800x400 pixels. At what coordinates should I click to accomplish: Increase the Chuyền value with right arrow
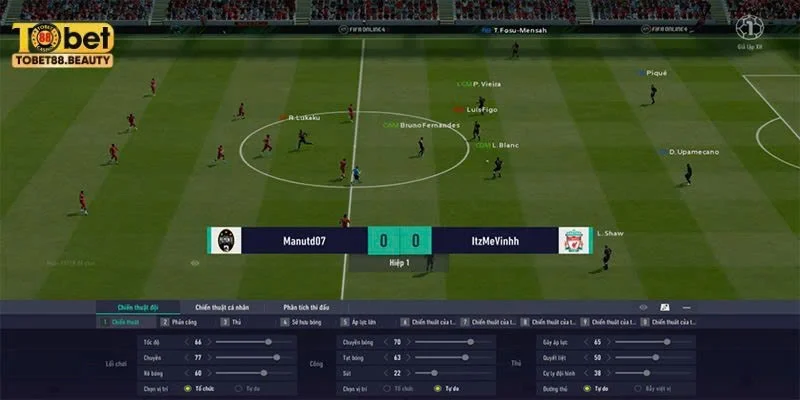click(x=211, y=357)
